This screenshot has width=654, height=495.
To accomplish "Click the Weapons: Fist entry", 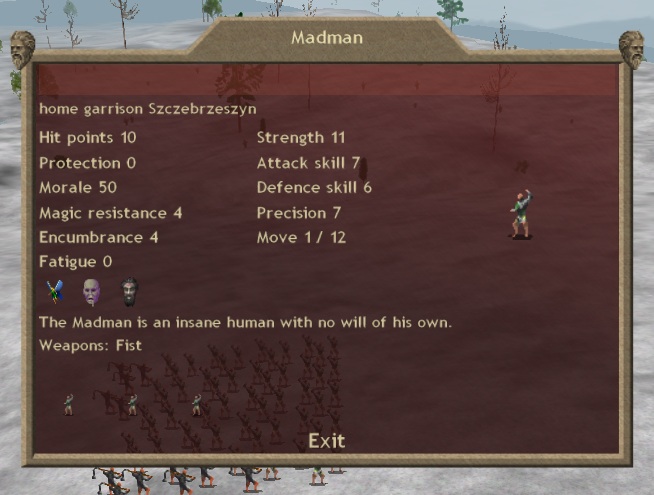I will pos(91,346).
